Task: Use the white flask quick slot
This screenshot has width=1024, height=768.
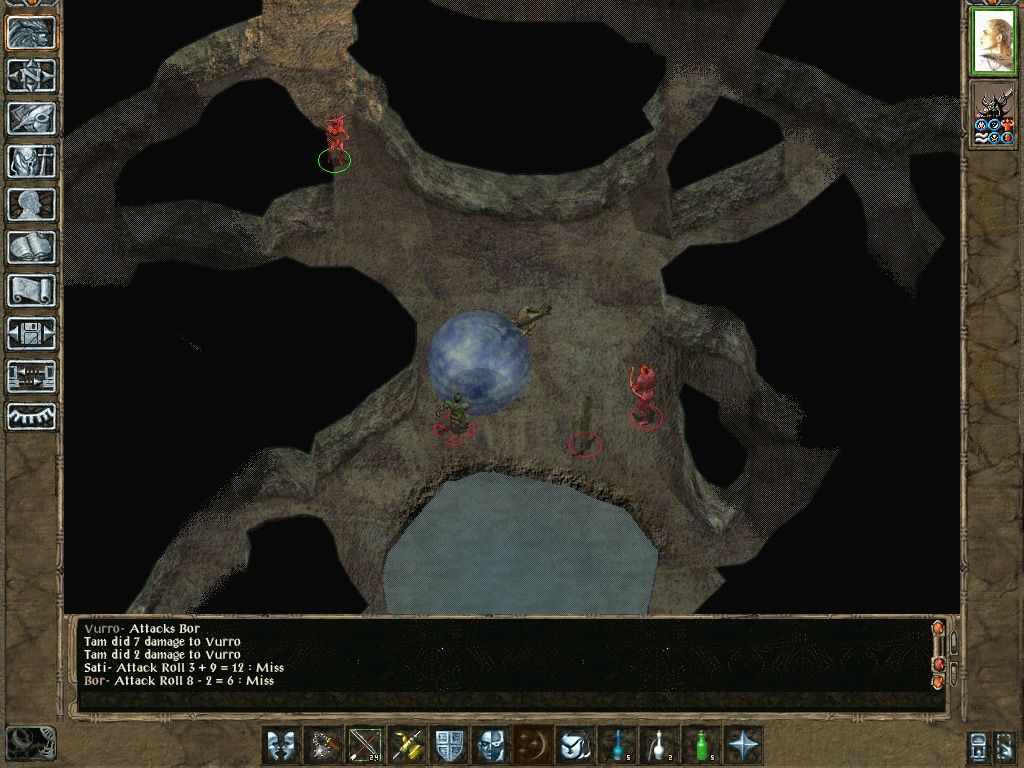Action: [661, 745]
